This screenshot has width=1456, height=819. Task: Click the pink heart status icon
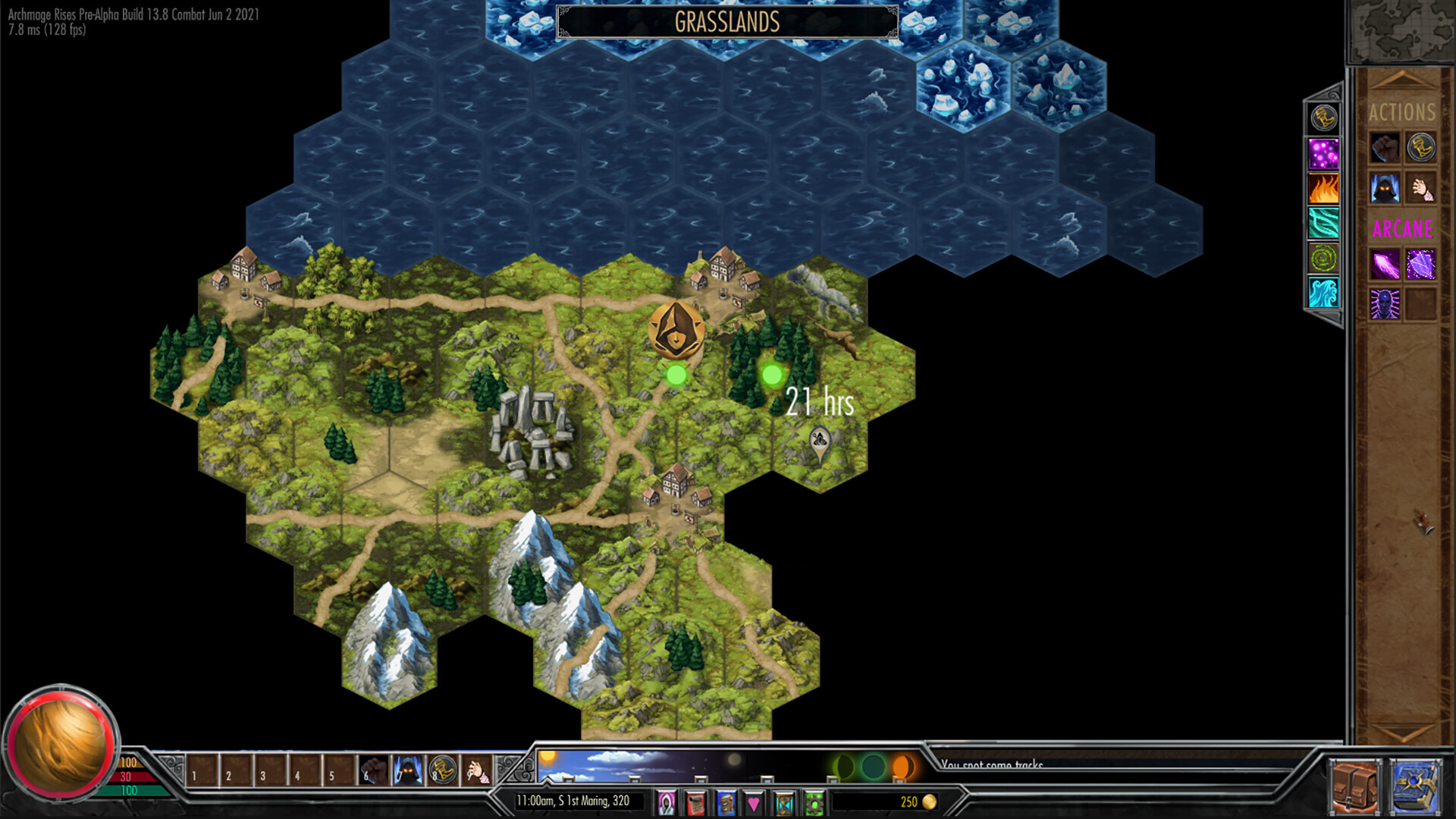tap(754, 802)
